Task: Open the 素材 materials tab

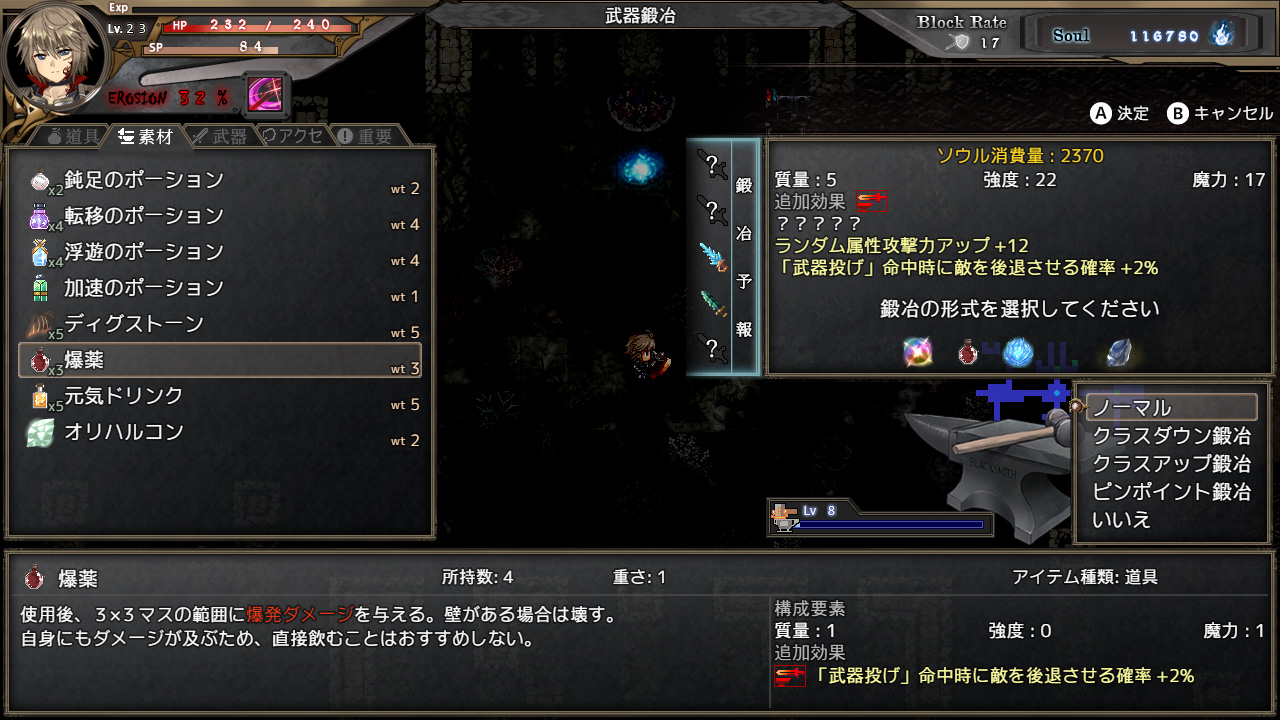Action: point(145,136)
